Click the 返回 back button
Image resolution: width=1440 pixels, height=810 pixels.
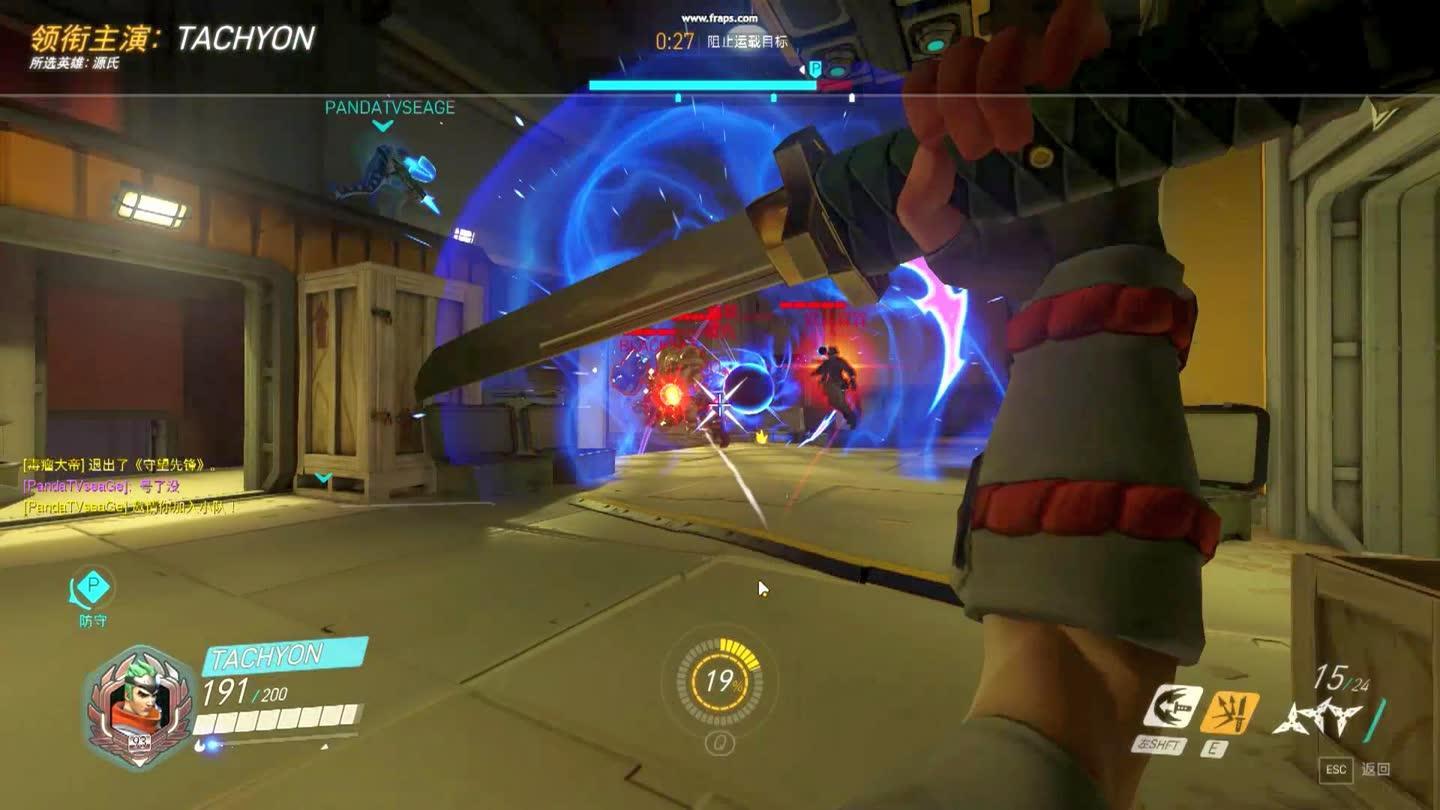1376,769
